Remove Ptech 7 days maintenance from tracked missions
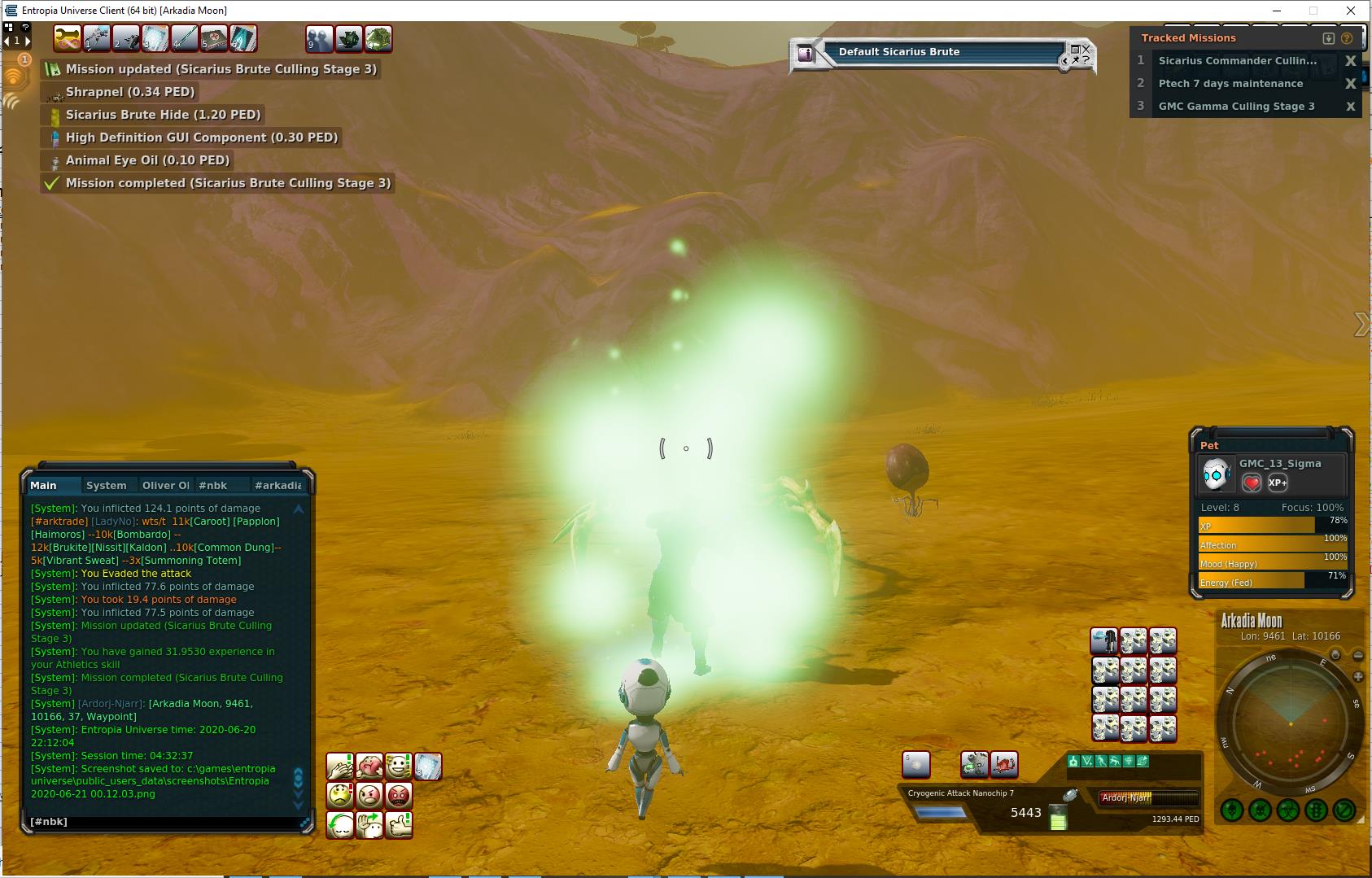Screen dimensions: 1372x878 (1350, 83)
